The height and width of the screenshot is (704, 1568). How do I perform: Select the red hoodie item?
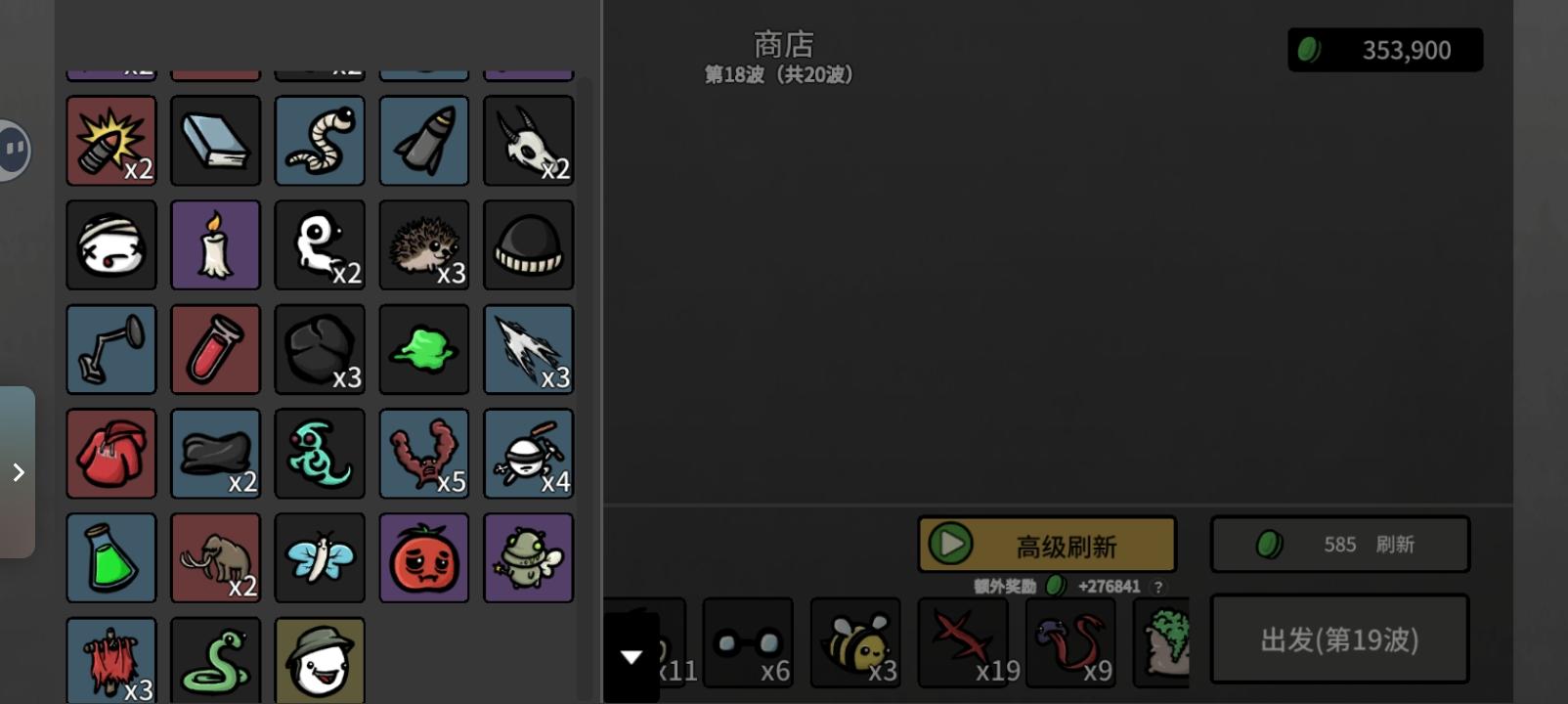click(110, 453)
